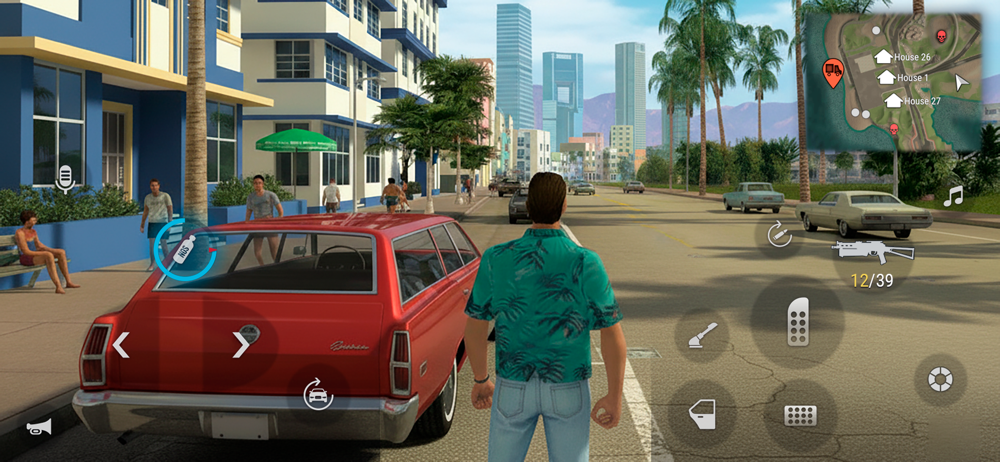This screenshot has height=462, width=1000.
Task: Tap the microphone voice chat icon
Action: [65, 179]
